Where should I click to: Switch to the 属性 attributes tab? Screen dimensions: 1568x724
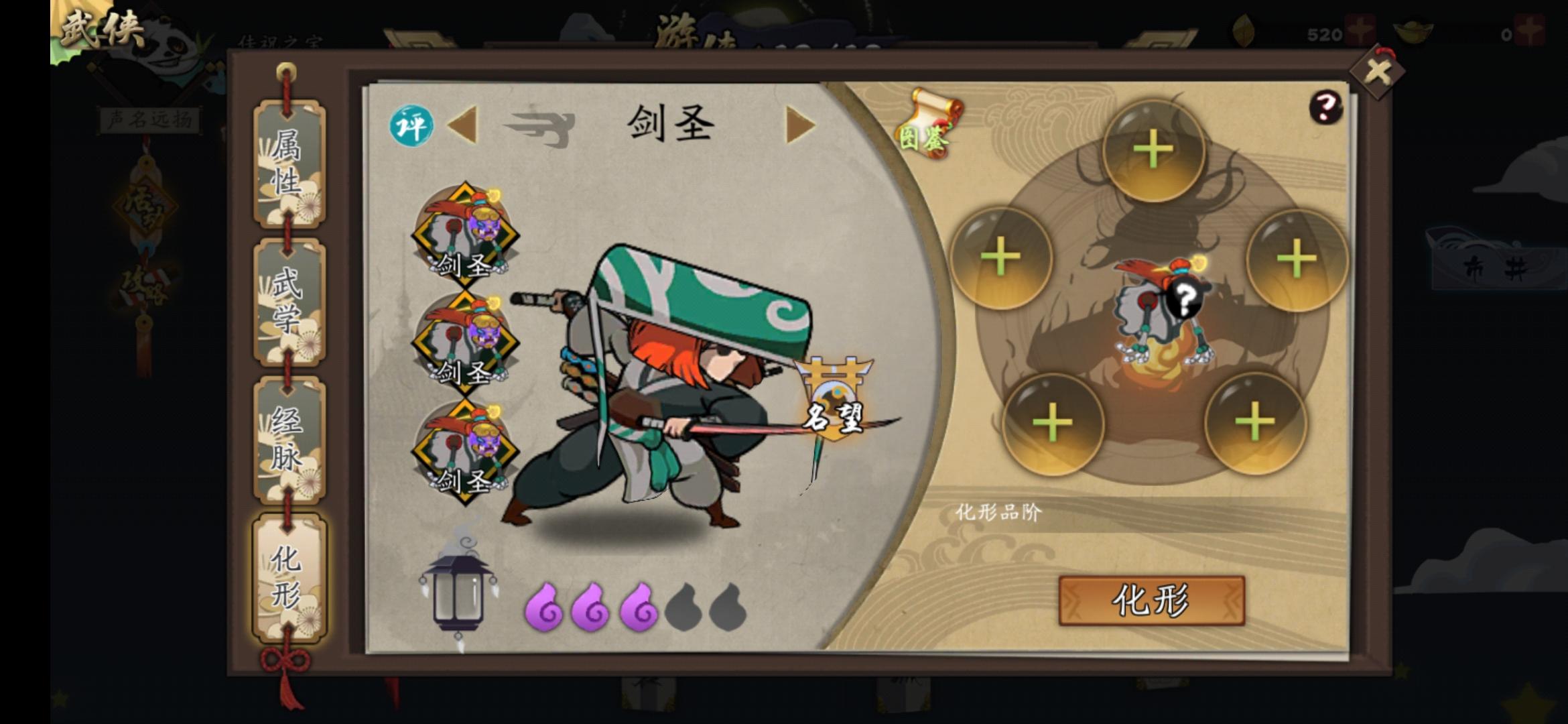[287, 163]
